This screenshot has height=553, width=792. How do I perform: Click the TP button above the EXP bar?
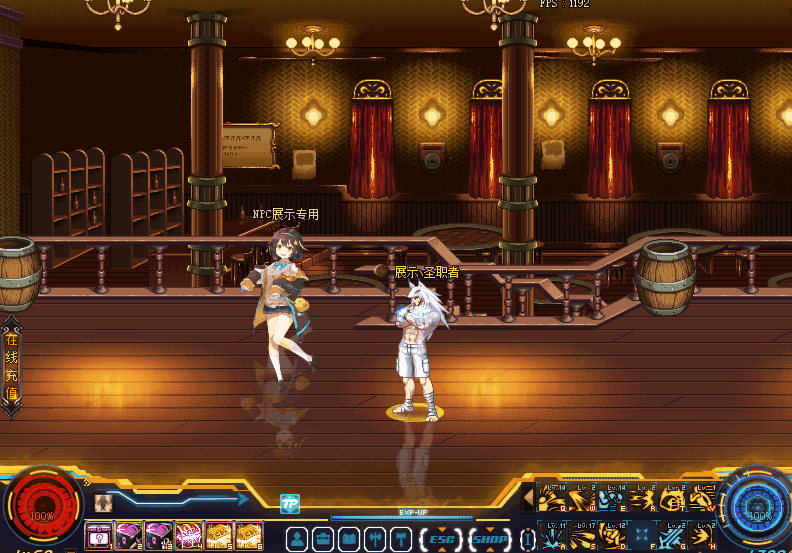pos(290,504)
